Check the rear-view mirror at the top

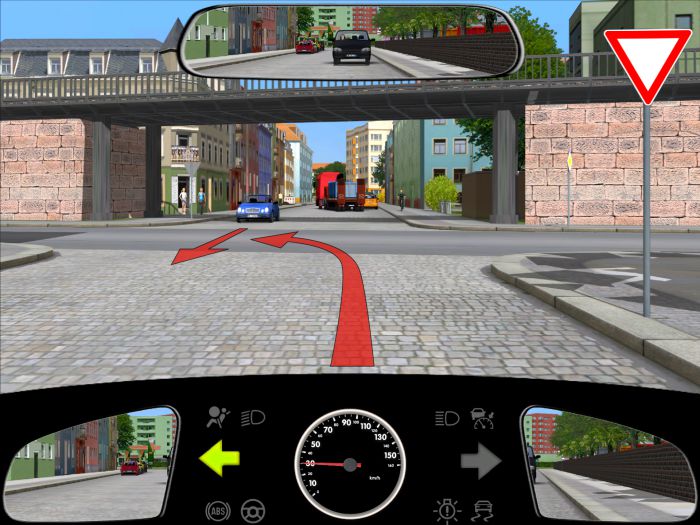348,40
